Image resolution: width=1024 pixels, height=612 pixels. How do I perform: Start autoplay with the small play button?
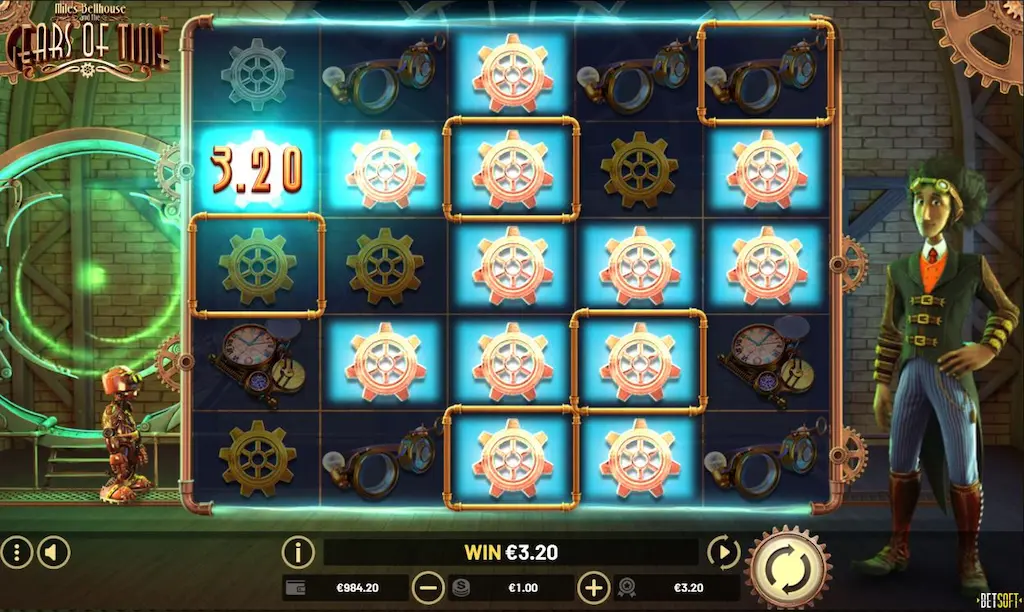point(721,551)
